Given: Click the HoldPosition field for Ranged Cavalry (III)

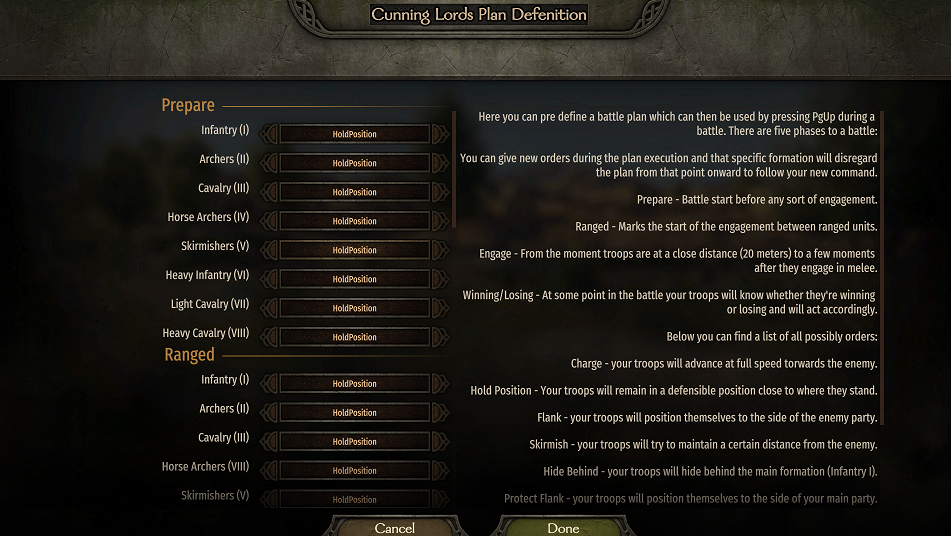Looking at the screenshot, I should tap(354, 442).
